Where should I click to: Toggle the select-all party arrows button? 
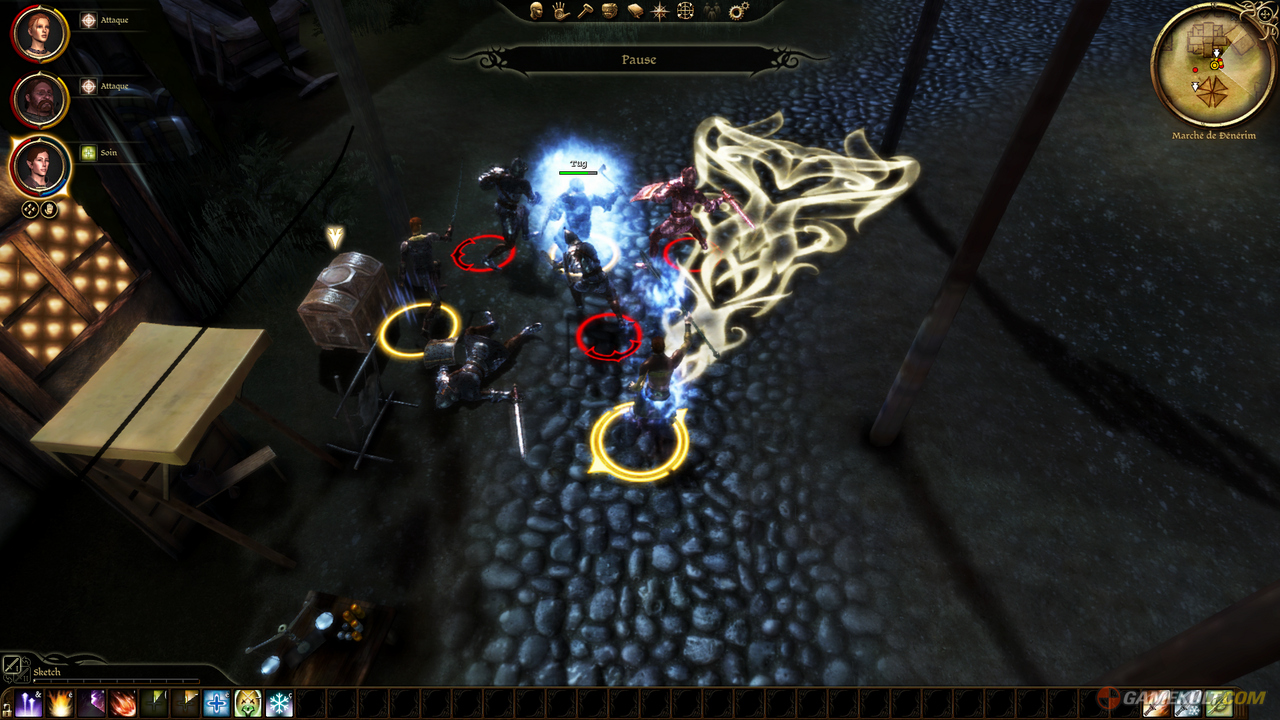[30, 209]
